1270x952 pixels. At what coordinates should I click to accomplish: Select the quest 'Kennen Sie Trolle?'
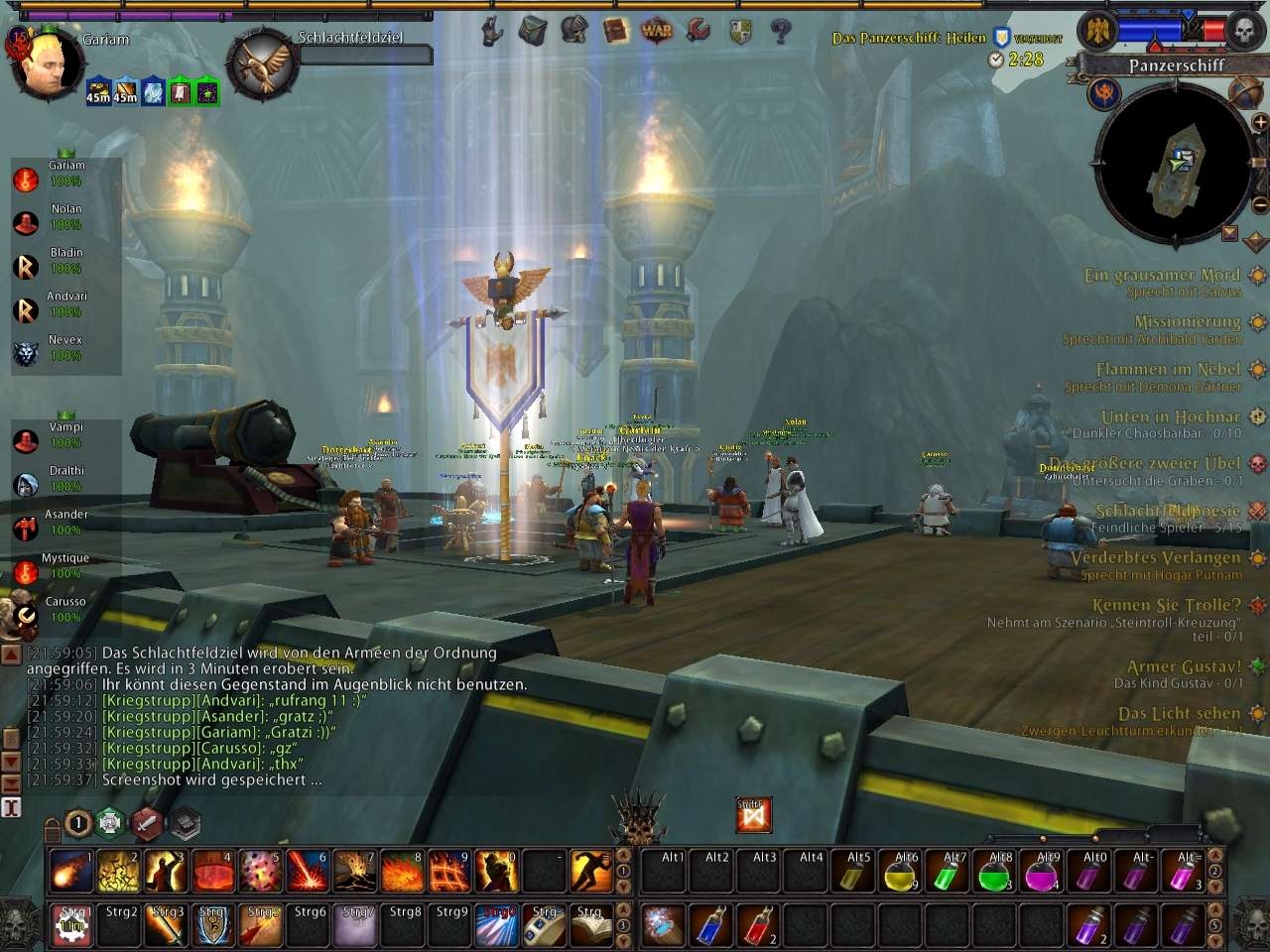(1166, 605)
